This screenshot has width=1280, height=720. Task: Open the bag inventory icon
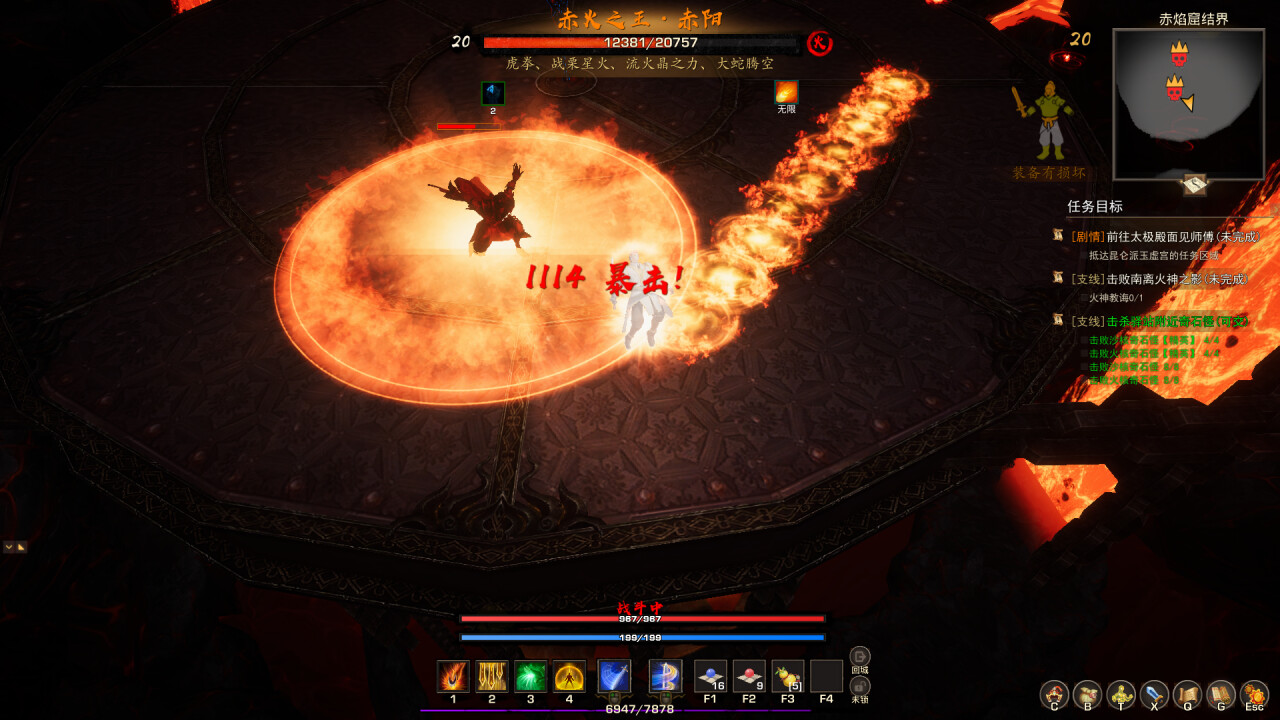1087,694
